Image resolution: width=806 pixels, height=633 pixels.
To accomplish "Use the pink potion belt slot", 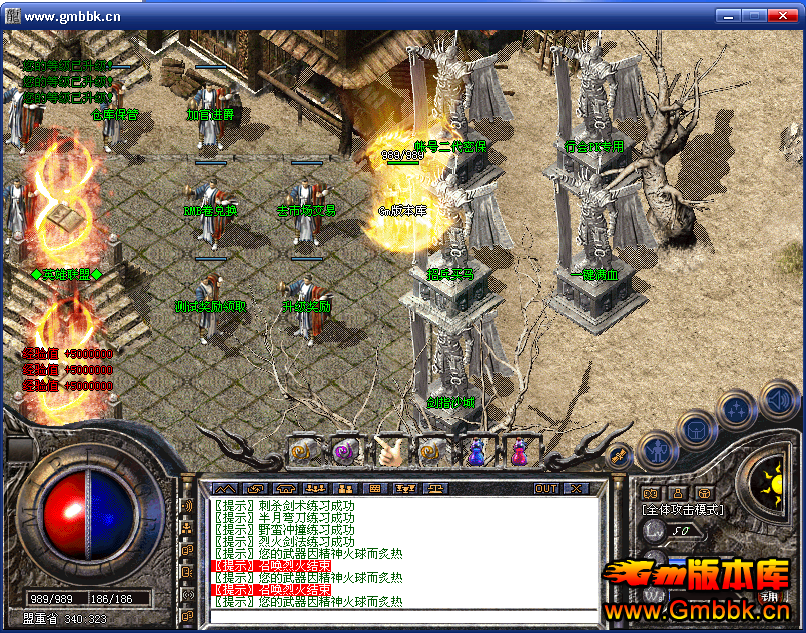I will coord(519,452).
